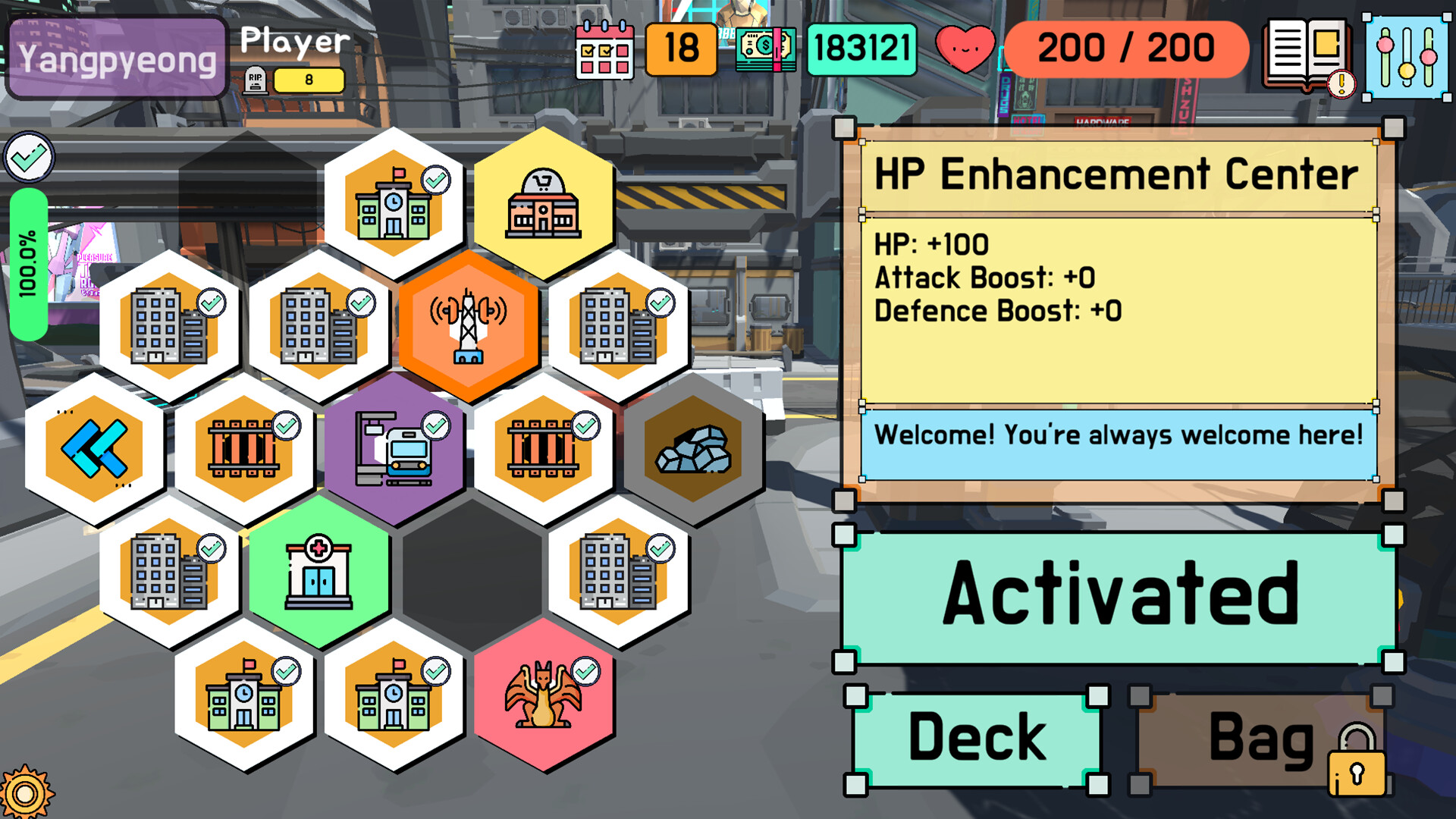This screenshot has width=1456, height=819.
Task: Click the circular checkmark badge above the progress bar
Action: 29,157
